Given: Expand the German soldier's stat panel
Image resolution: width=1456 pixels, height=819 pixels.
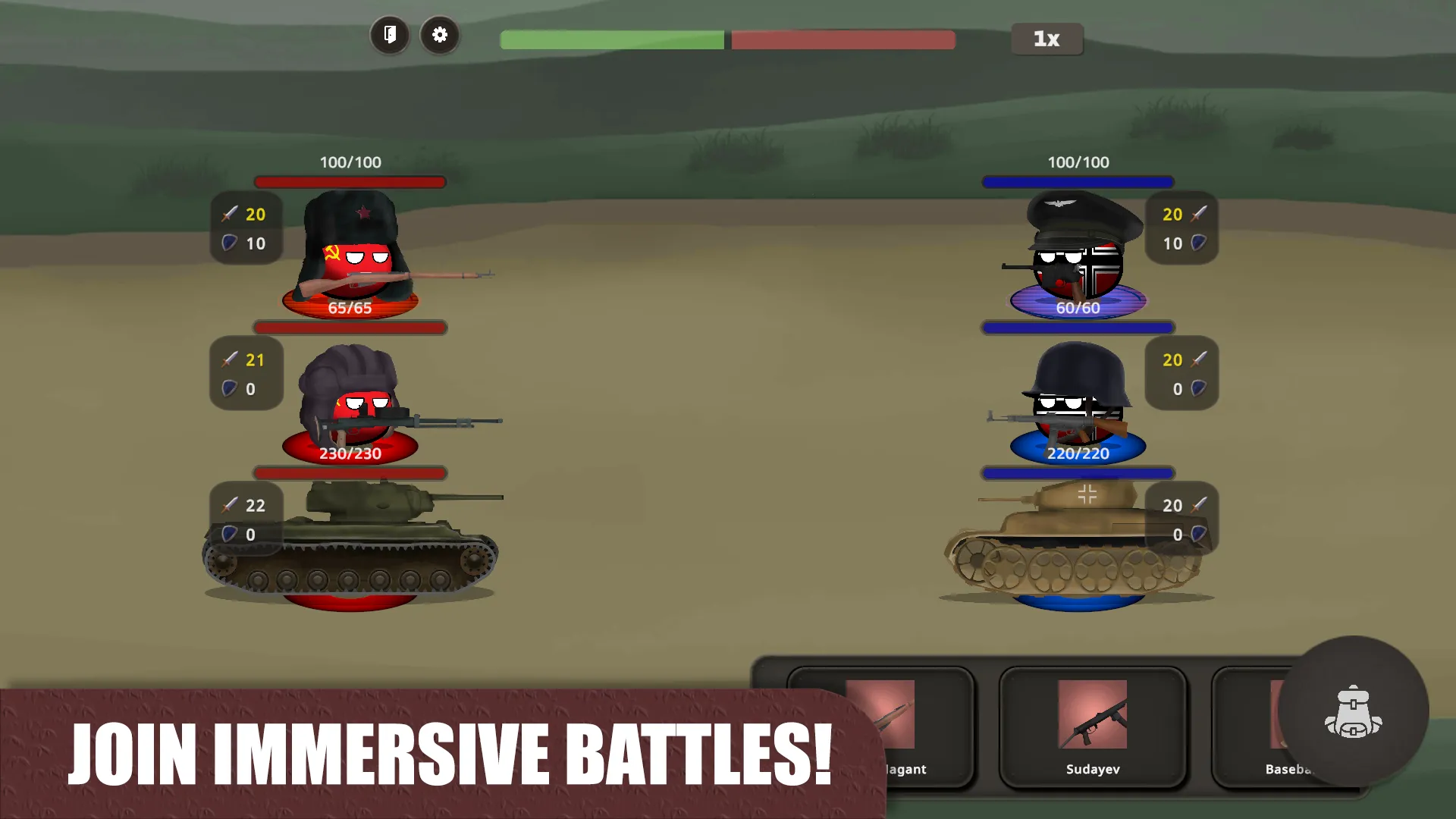Looking at the screenshot, I should click(1181, 374).
